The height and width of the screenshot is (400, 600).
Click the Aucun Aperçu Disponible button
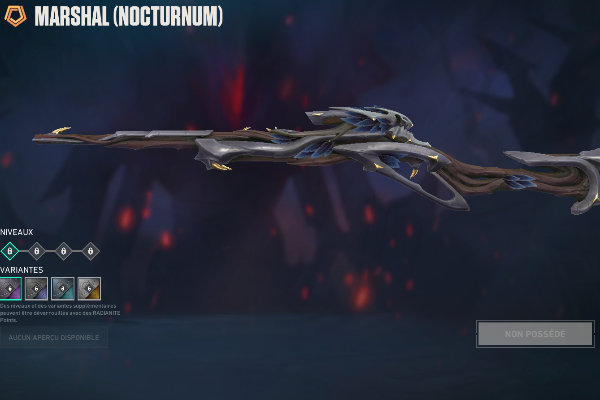pos(54,338)
